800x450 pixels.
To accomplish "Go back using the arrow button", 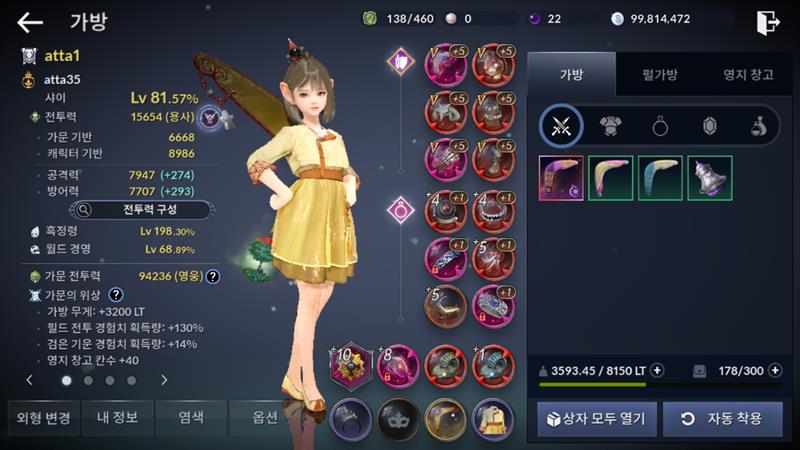I will point(30,22).
